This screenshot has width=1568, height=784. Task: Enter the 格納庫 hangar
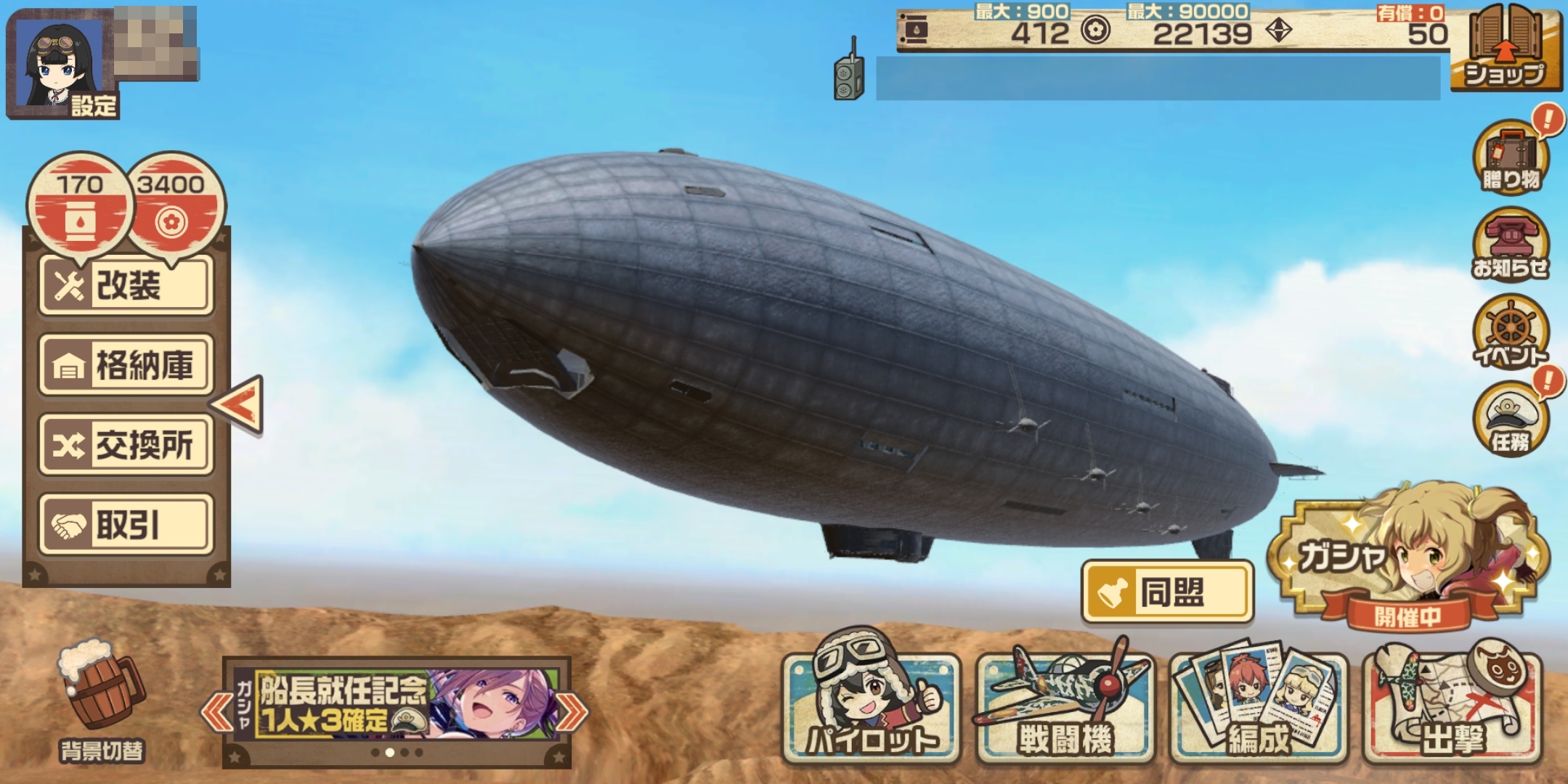(126, 364)
